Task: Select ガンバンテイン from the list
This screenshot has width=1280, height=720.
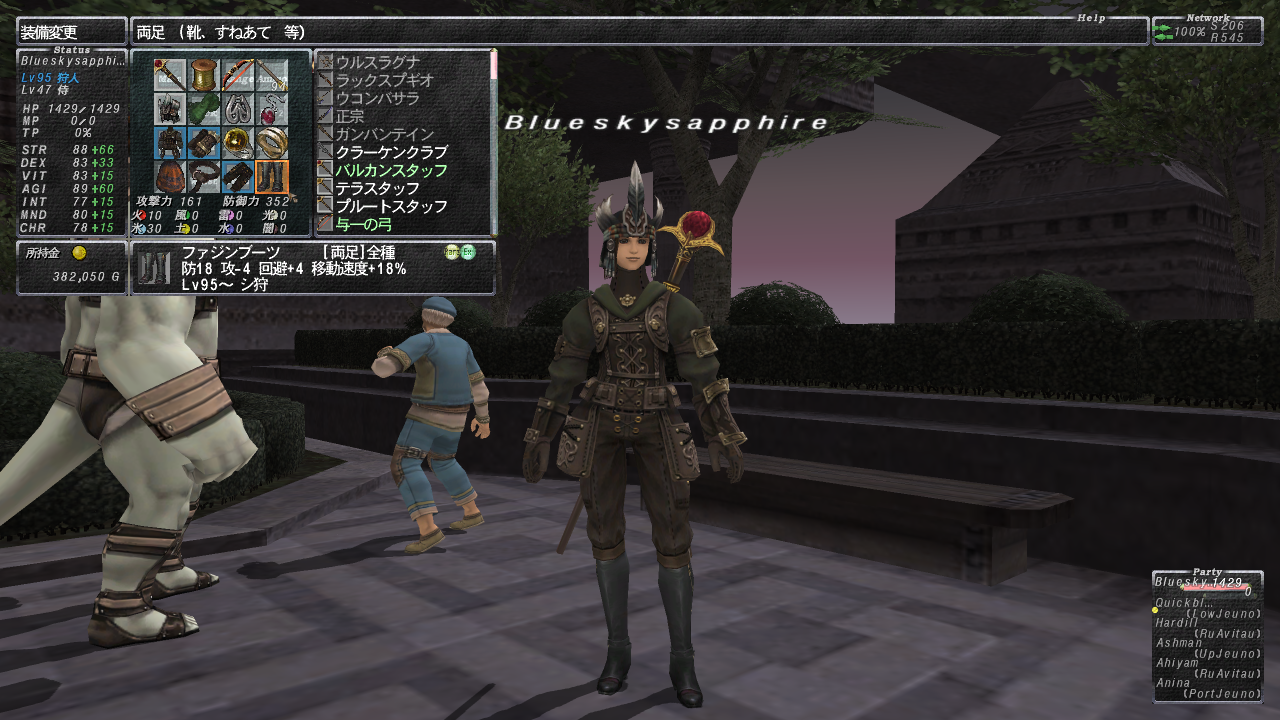Action: click(384, 134)
